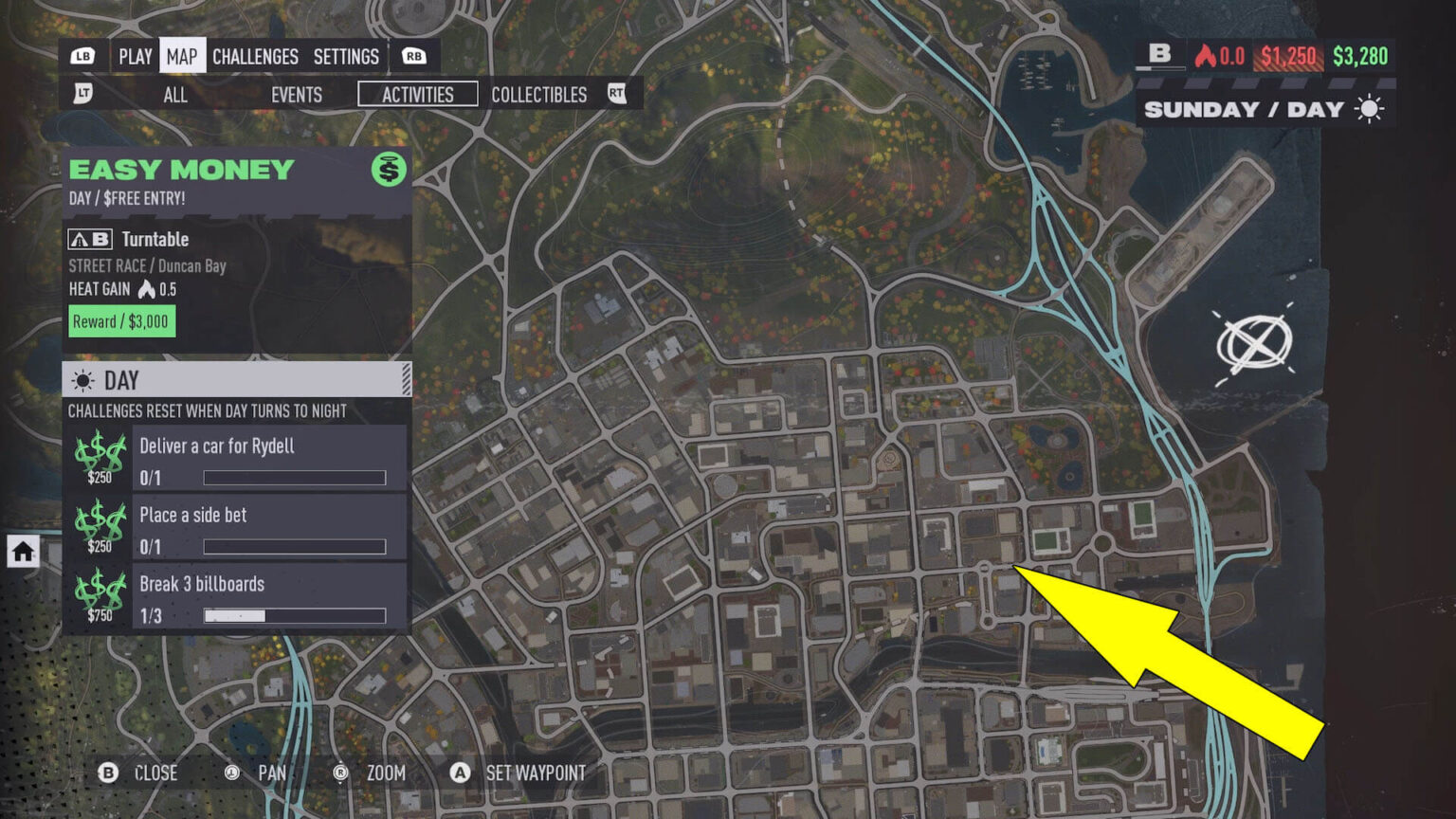Screen dimensions: 1456x819
Task: Click the RT trigger icon beside COLLECTIBLES
Action: click(617, 94)
